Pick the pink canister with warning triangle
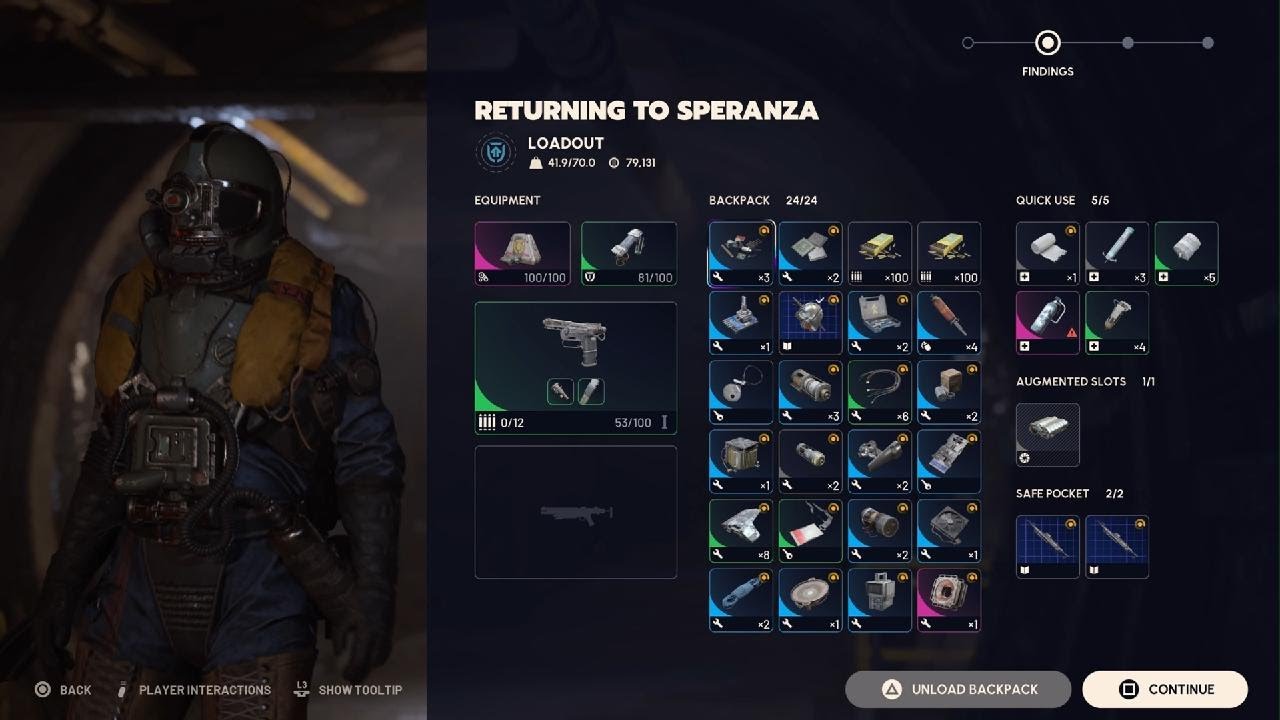Viewport: 1280px width, 720px height. 1047,322
